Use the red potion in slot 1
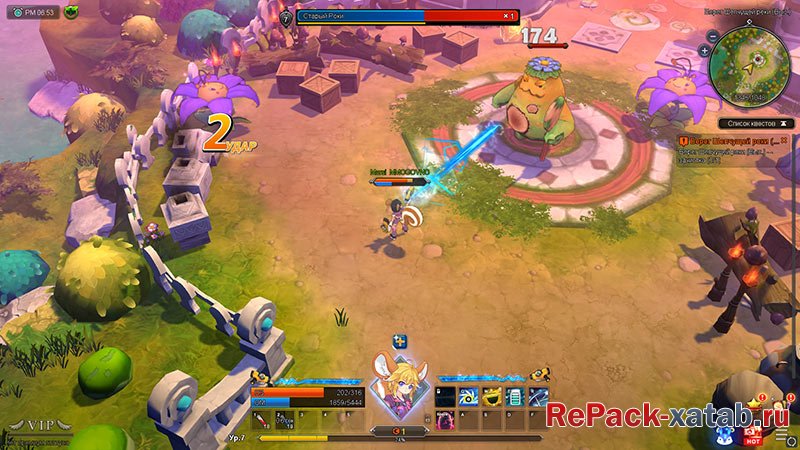 point(260,420)
